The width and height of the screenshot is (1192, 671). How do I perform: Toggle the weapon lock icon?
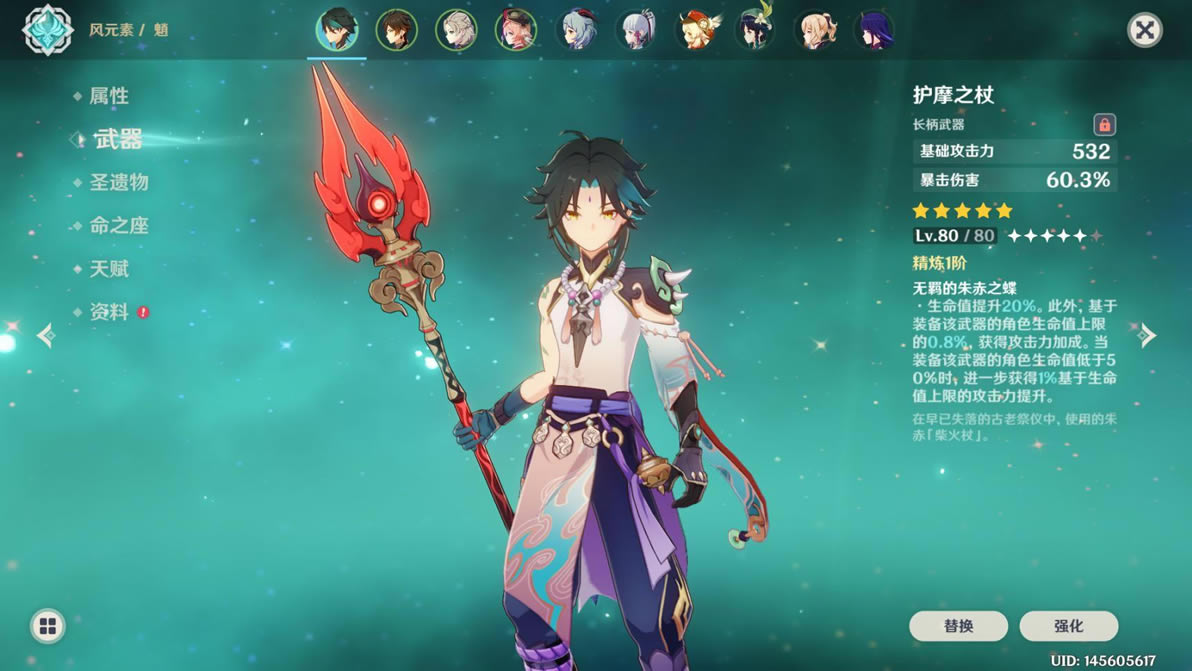click(1104, 125)
